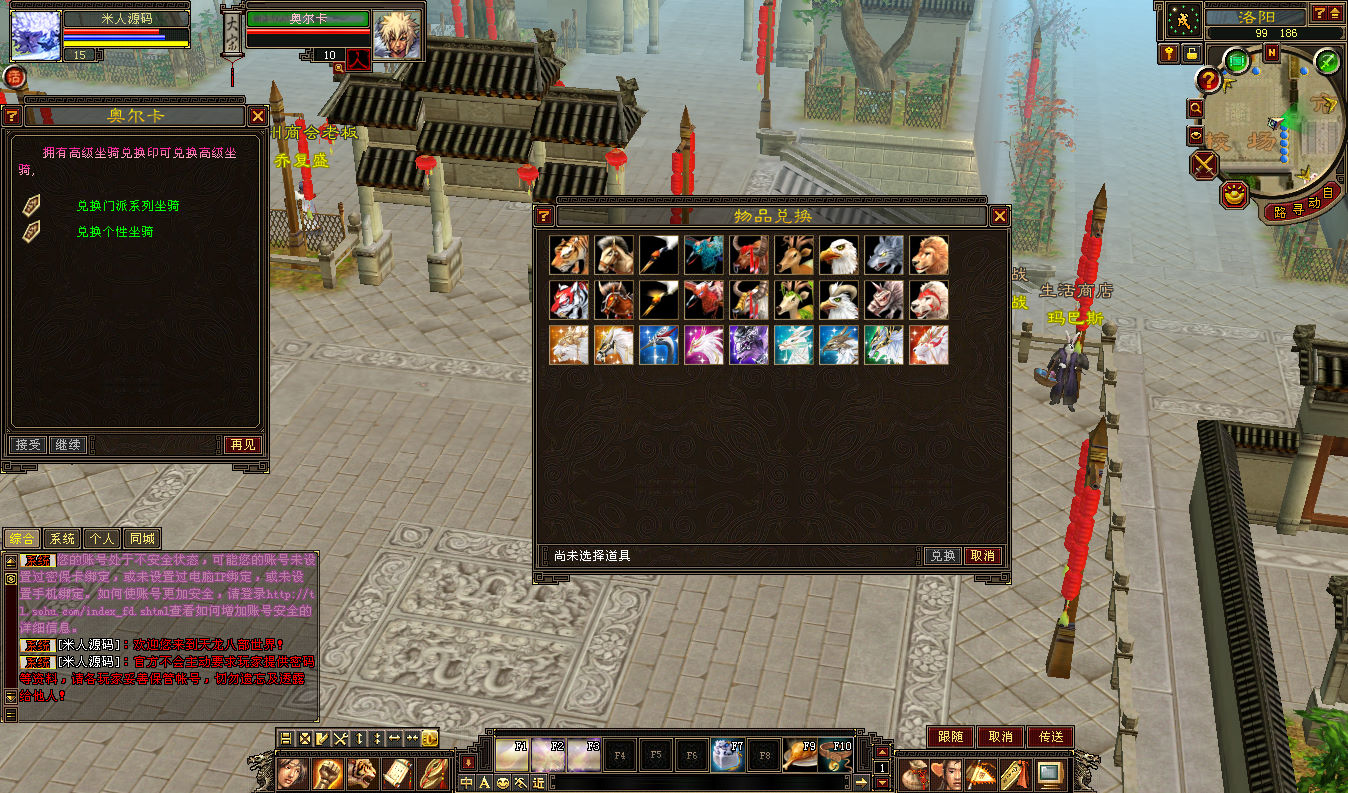Screen dimensions: 1348x793
Task: Click the 再见 goodbye button
Action: coord(242,445)
